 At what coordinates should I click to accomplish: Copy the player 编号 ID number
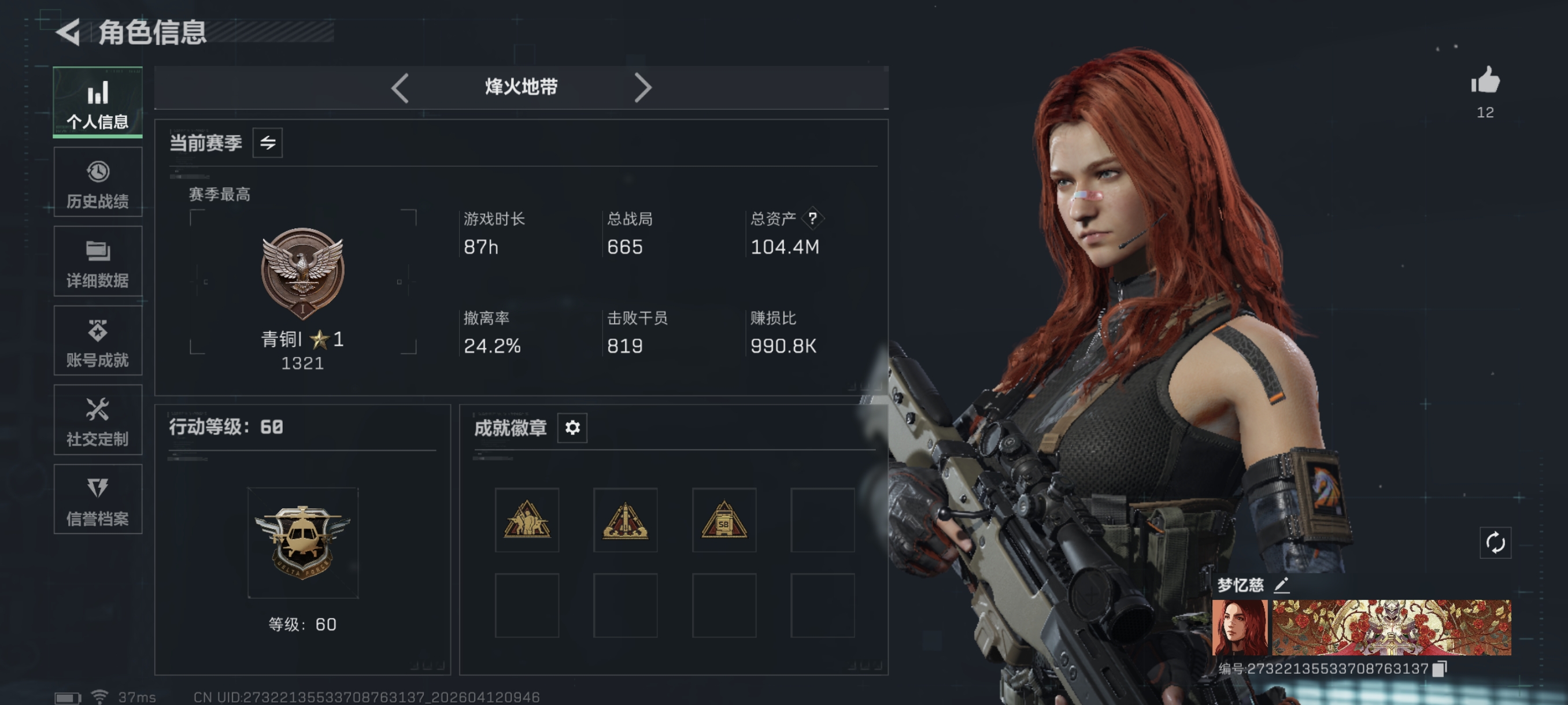(x=1440, y=669)
